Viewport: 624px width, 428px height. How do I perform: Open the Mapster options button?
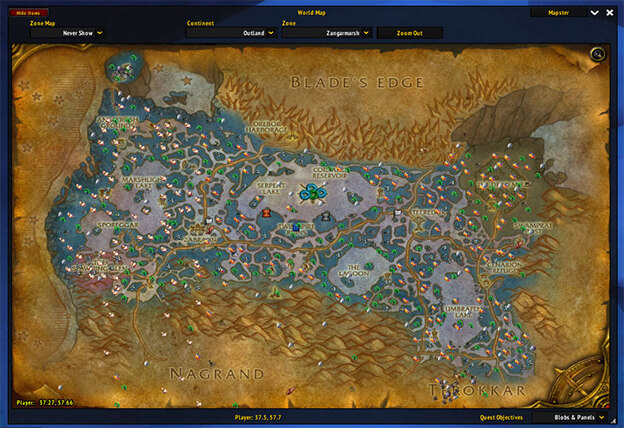point(558,12)
